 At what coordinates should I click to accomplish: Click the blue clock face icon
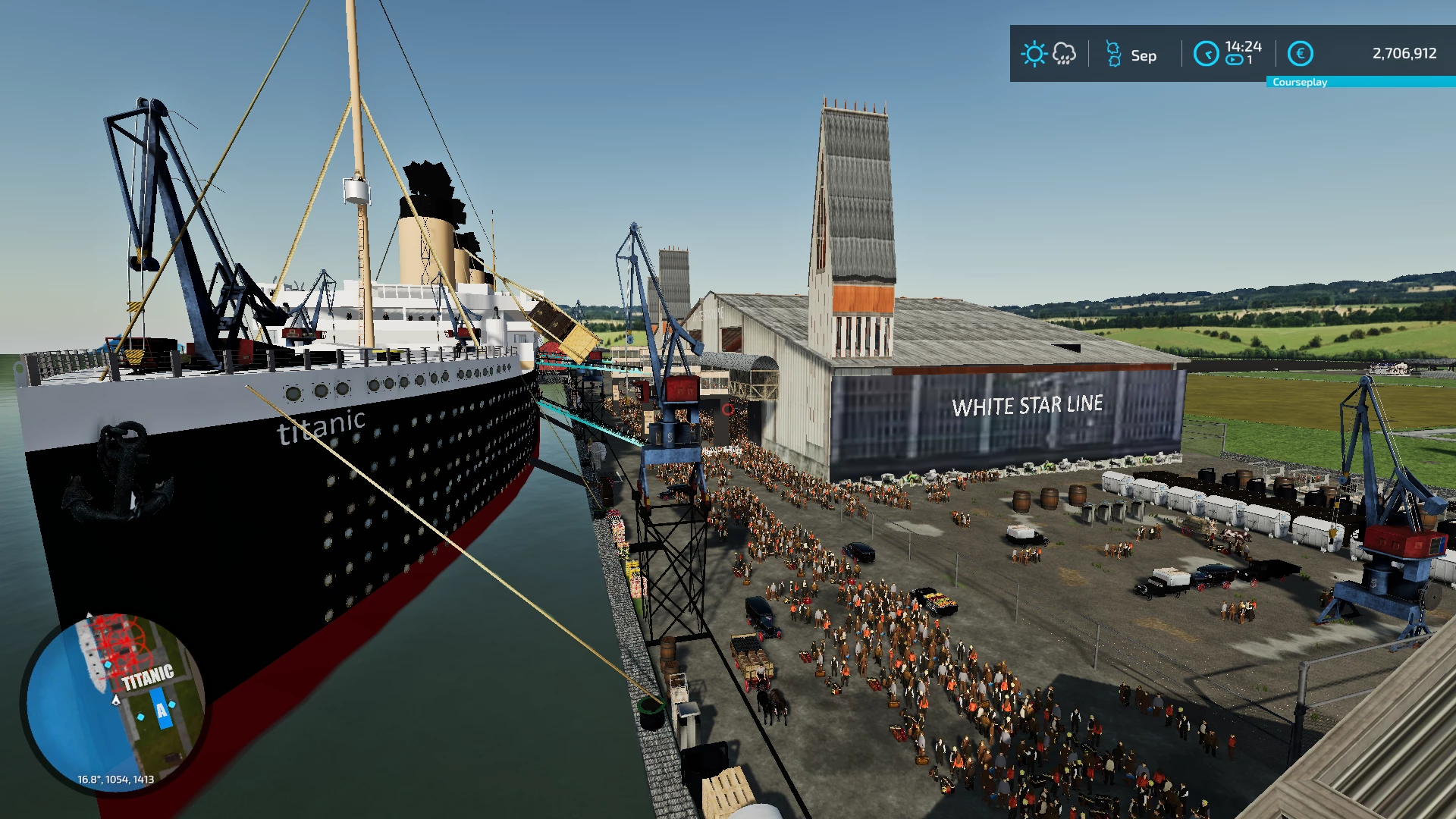pos(1206,53)
